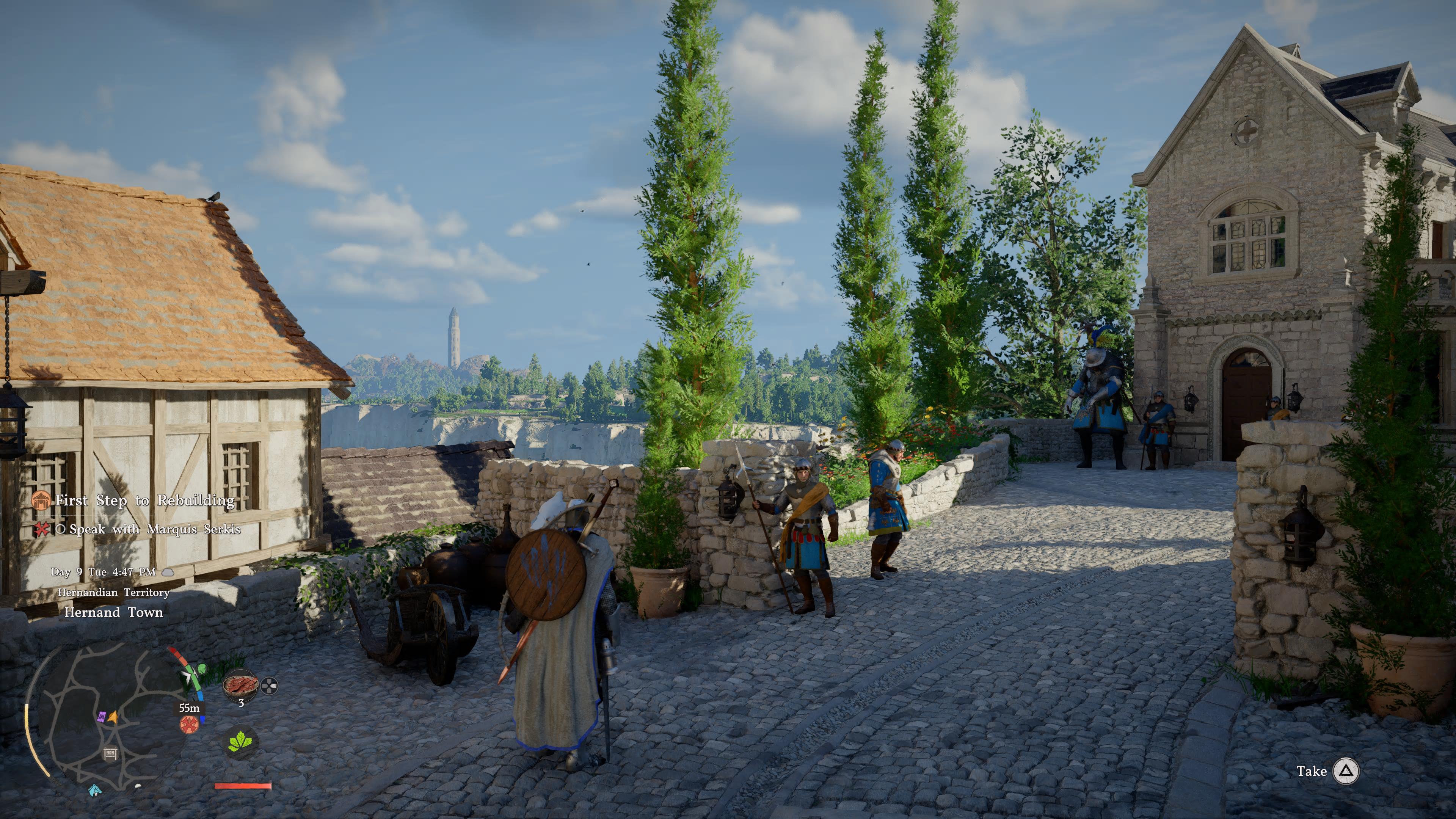
Task: Select the purple marker on the minimap
Action: click(102, 717)
